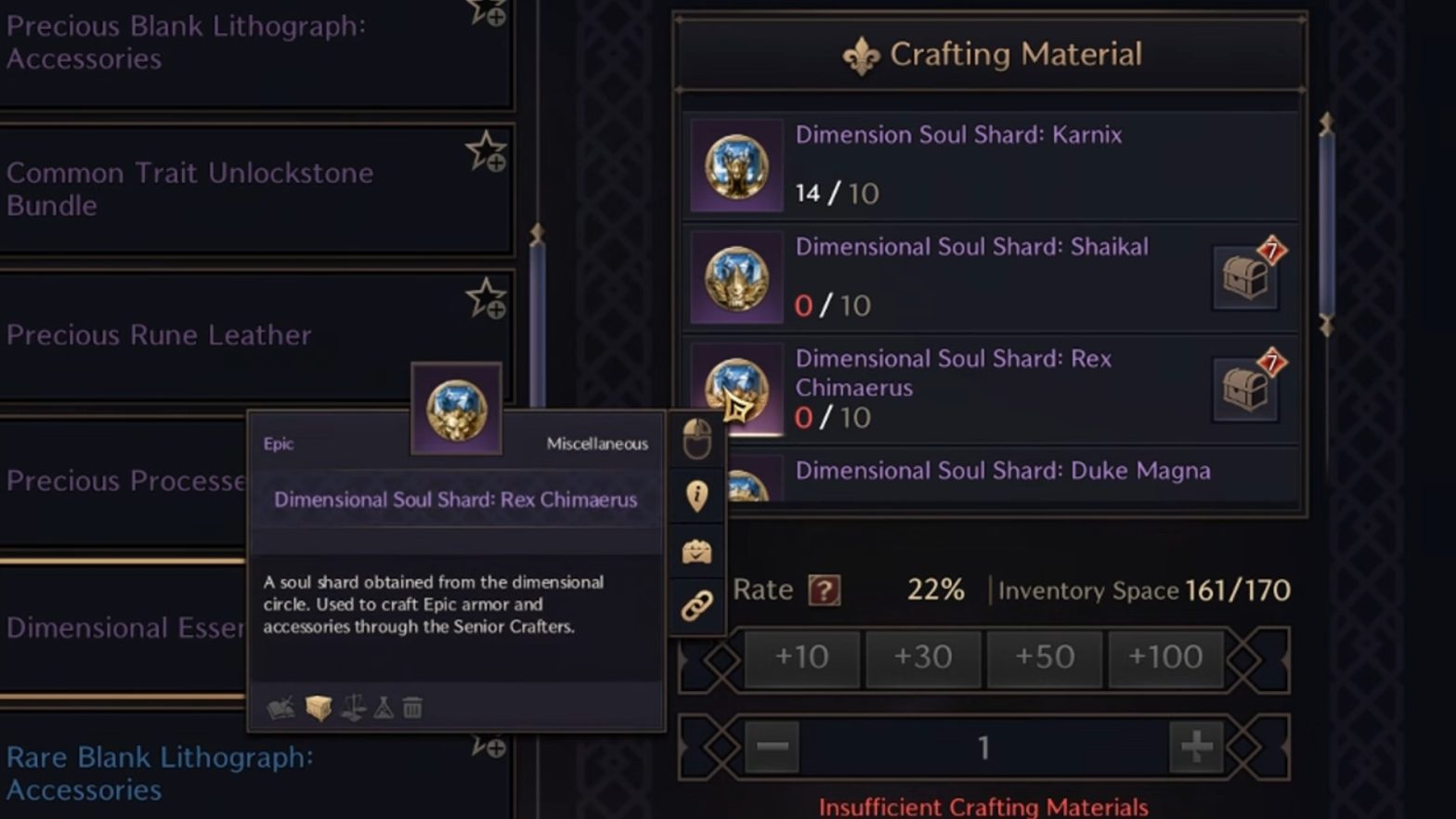Select the Dimensional Soul Shard: Duke Magna material
1456x819 pixels.
[1001, 471]
